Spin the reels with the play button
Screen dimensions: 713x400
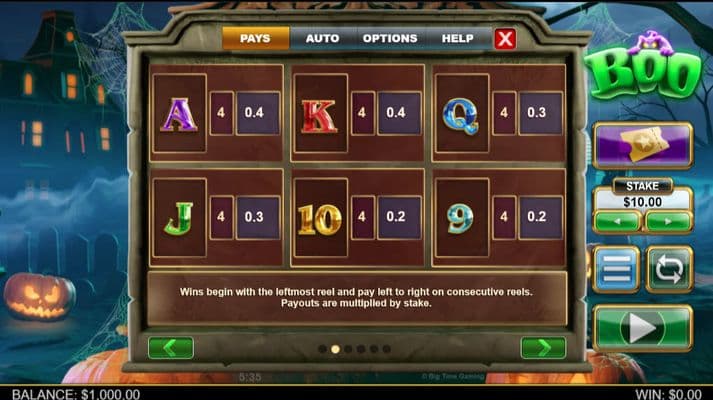642,328
